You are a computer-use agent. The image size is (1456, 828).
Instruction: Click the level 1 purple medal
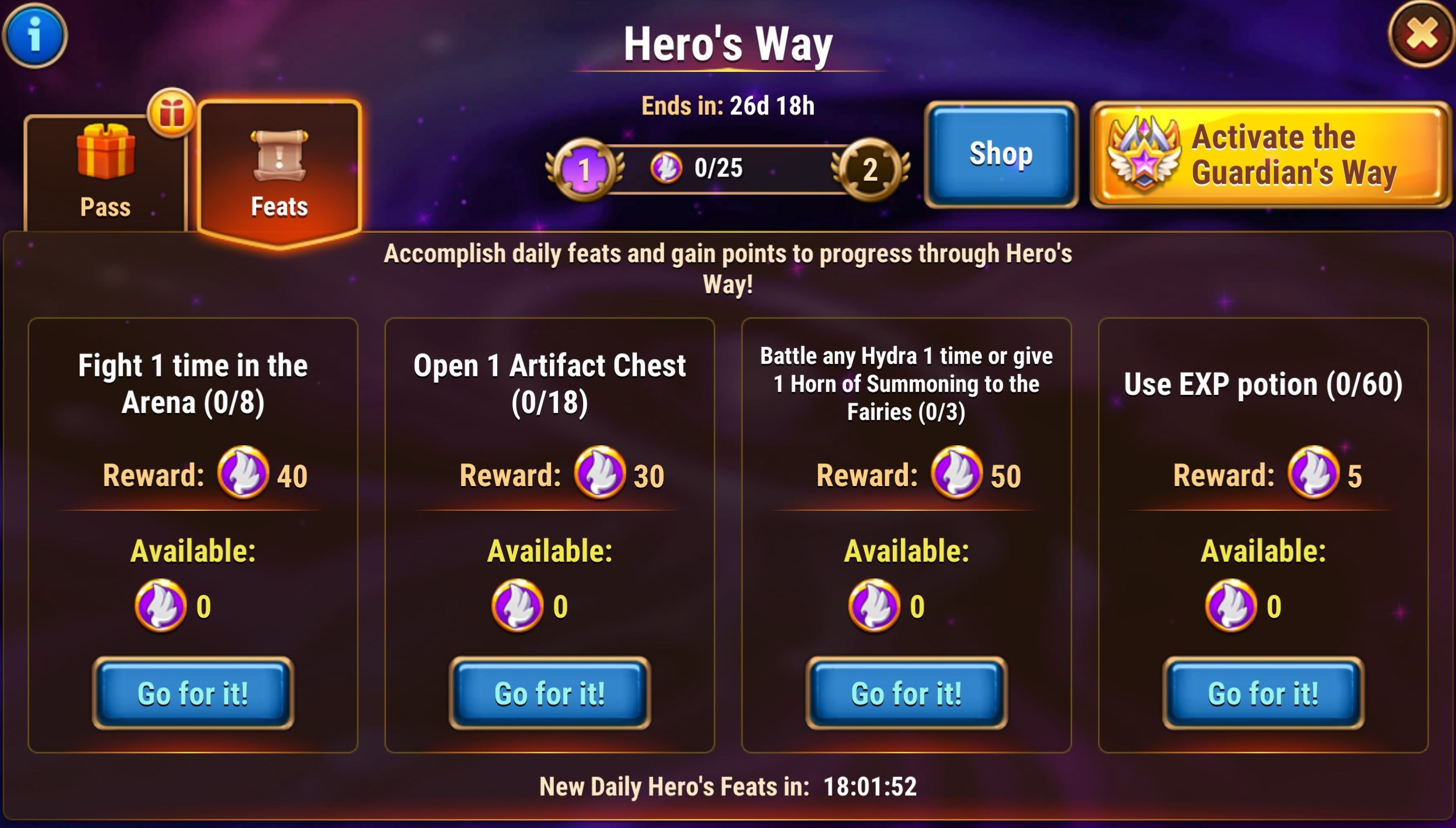584,169
